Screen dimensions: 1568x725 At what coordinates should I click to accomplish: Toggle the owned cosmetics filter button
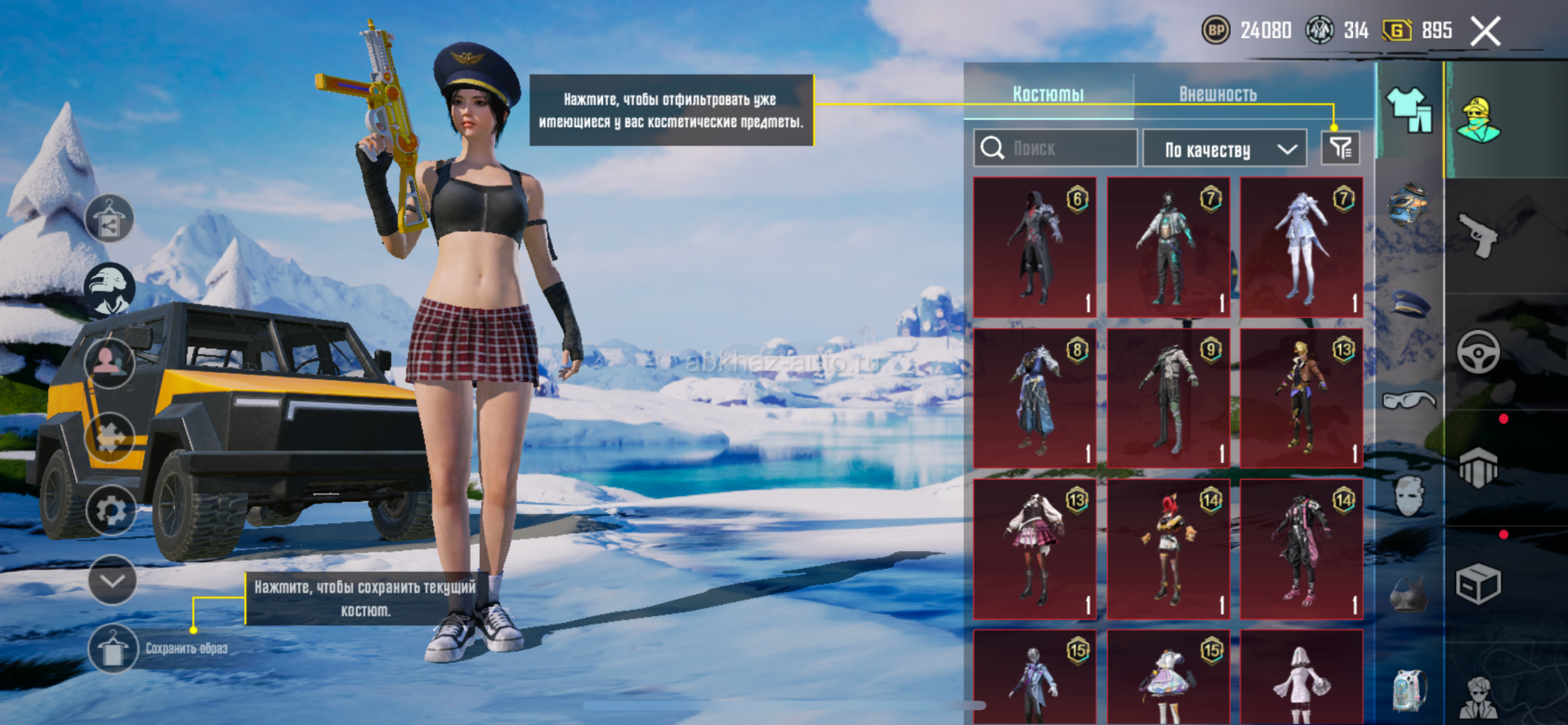[1340, 148]
